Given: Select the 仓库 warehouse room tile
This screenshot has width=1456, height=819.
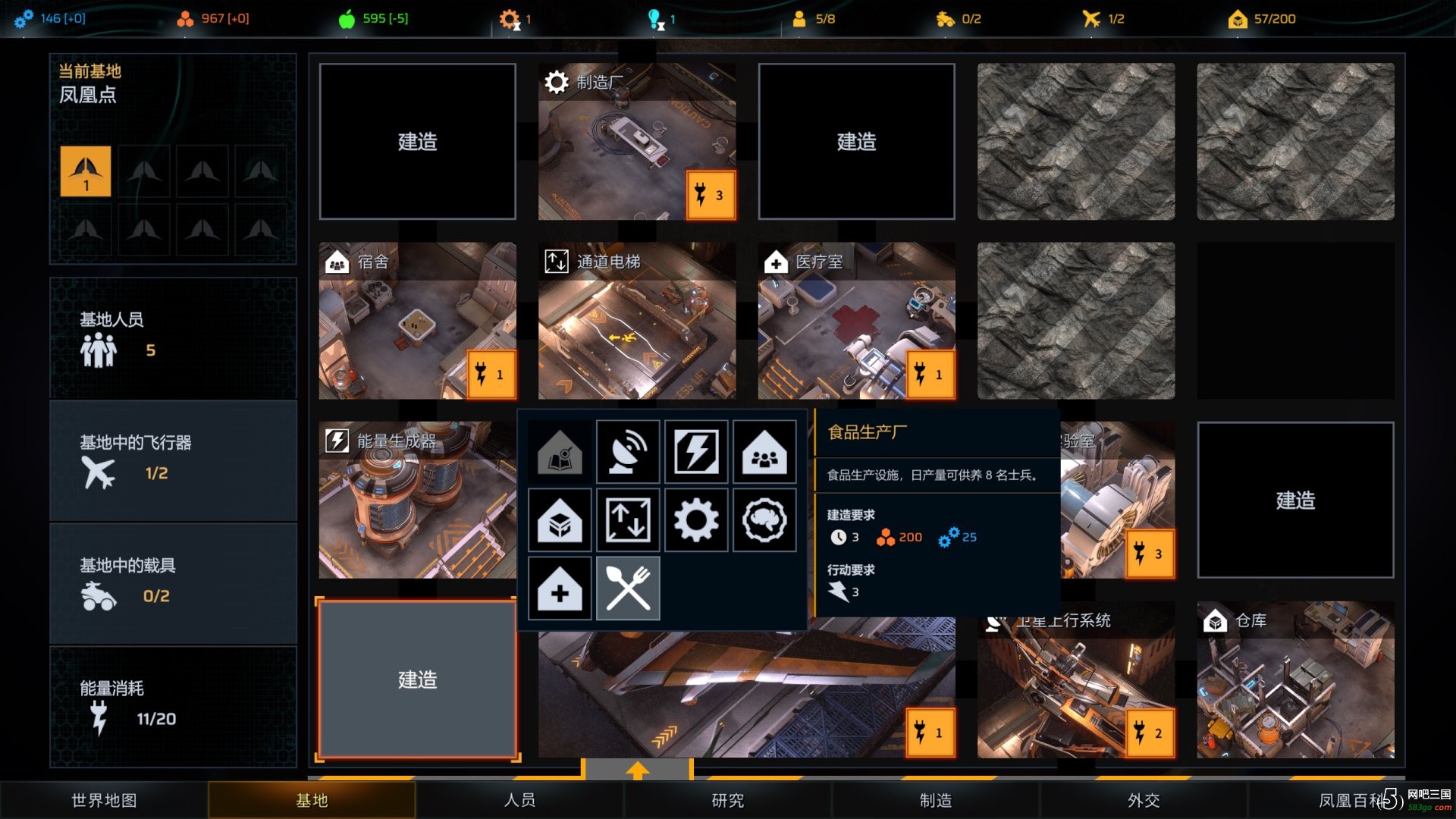Looking at the screenshot, I should (x=1295, y=679).
